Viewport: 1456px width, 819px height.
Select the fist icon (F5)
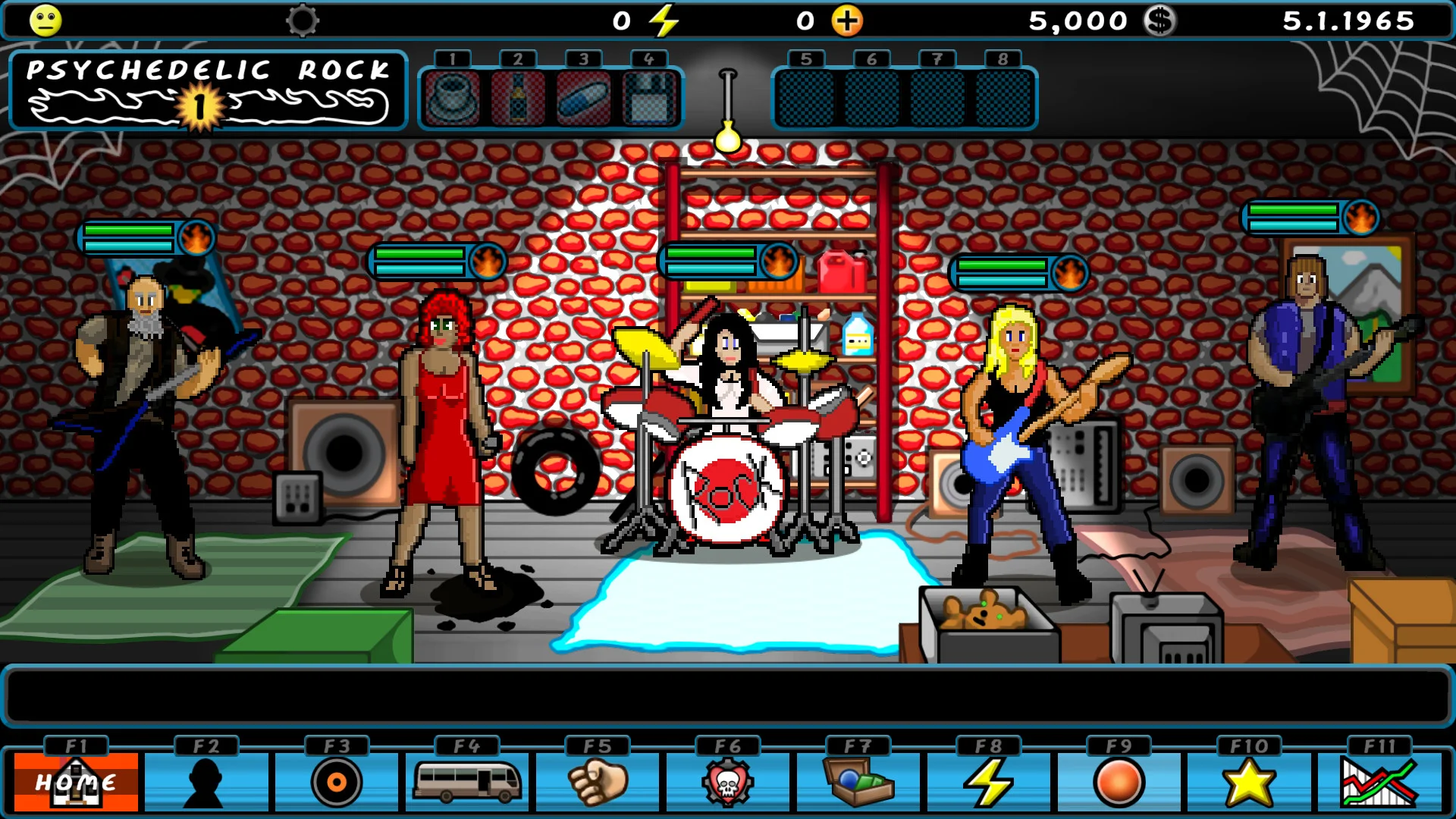595,781
